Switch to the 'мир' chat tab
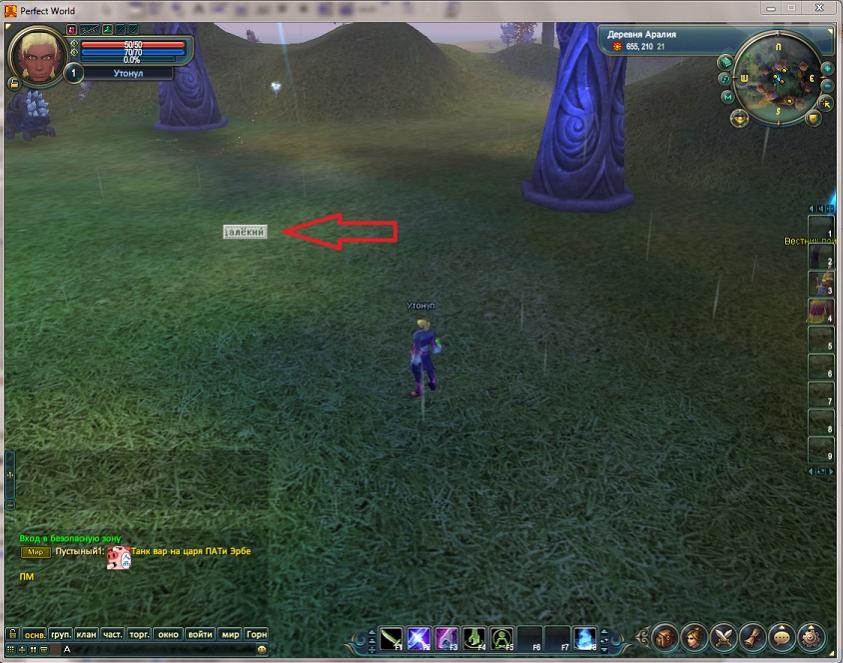 point(230,634)
